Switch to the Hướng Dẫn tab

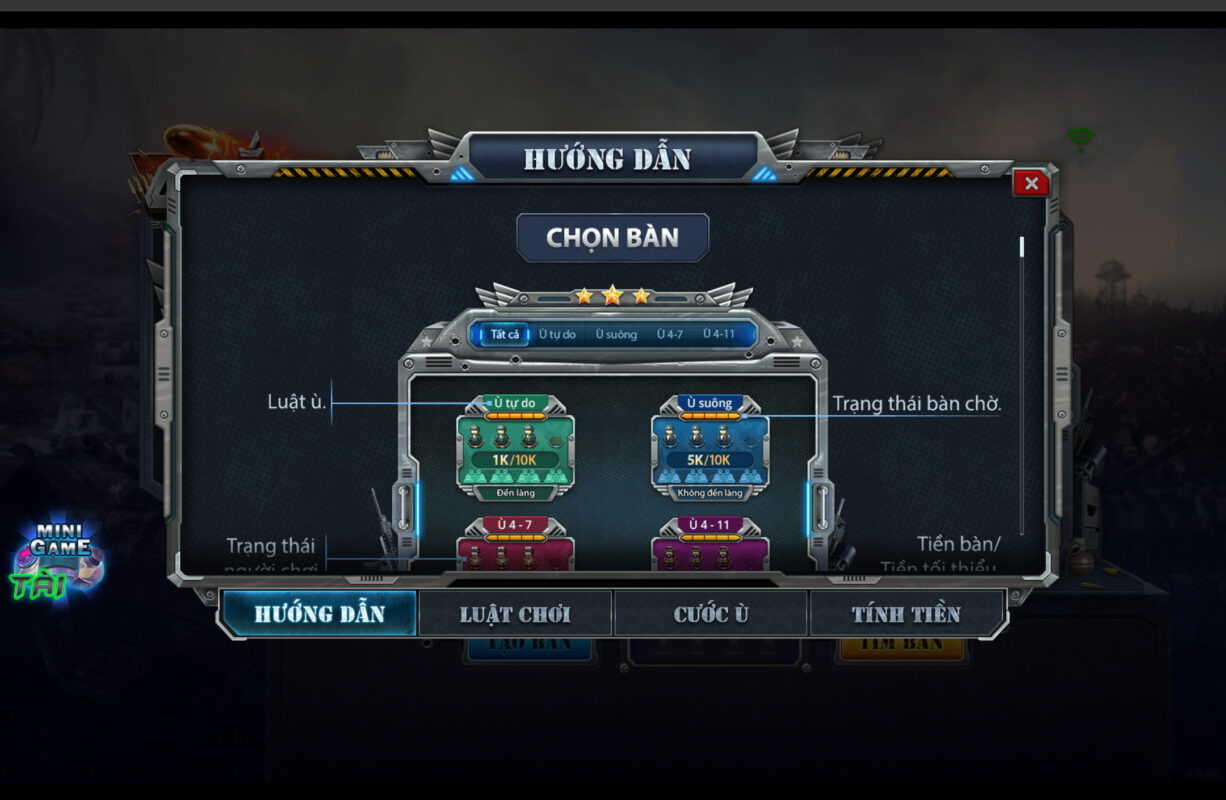tap(319, 613)
